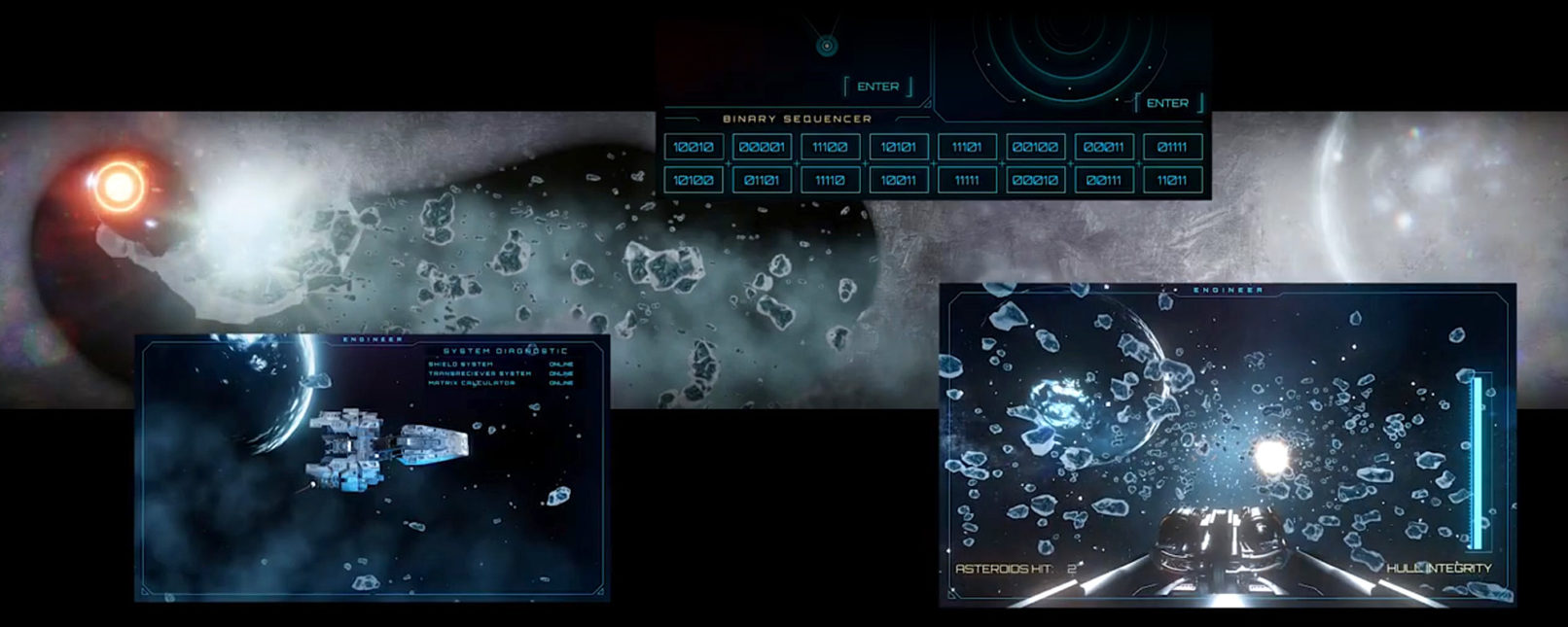This screenshot has width=1568, height=627.
Task: Activate the 10101 binary key
Action: (898, 147)
